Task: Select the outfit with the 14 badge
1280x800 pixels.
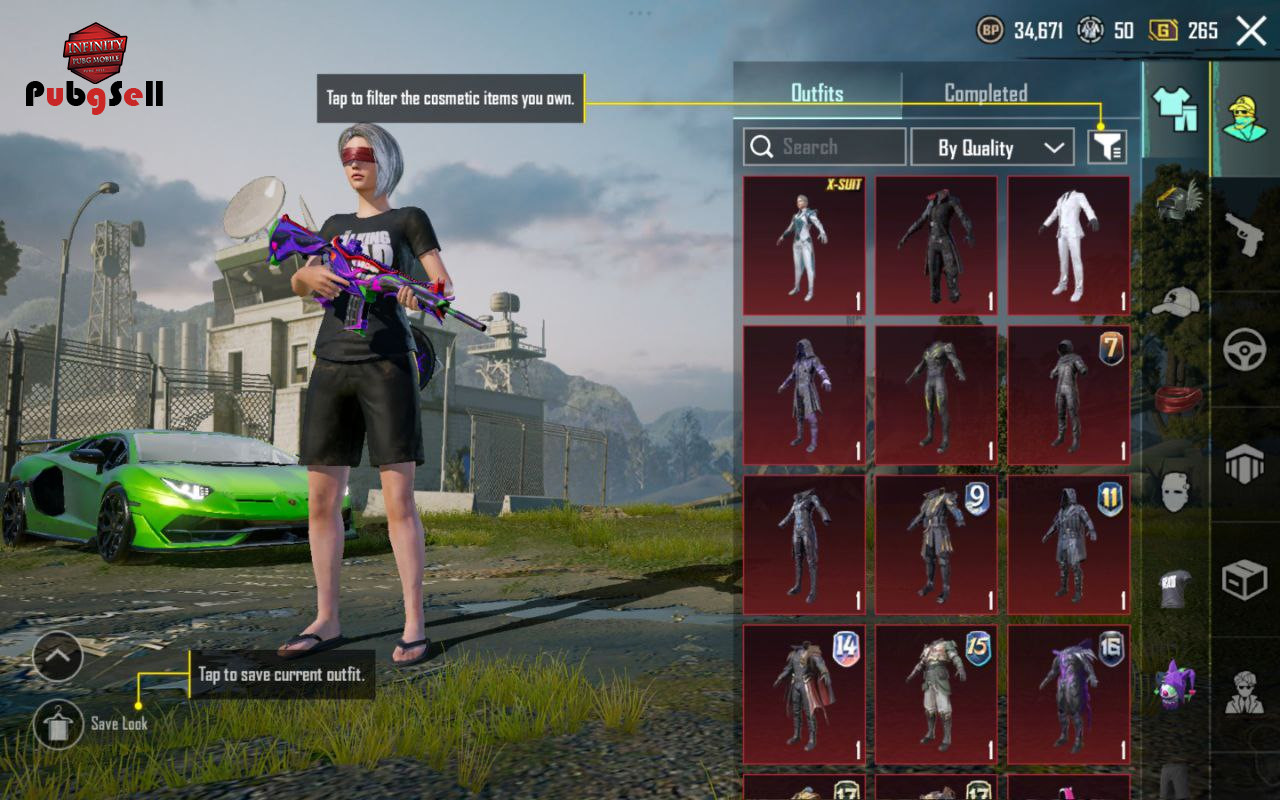Action: coord(804,694)
